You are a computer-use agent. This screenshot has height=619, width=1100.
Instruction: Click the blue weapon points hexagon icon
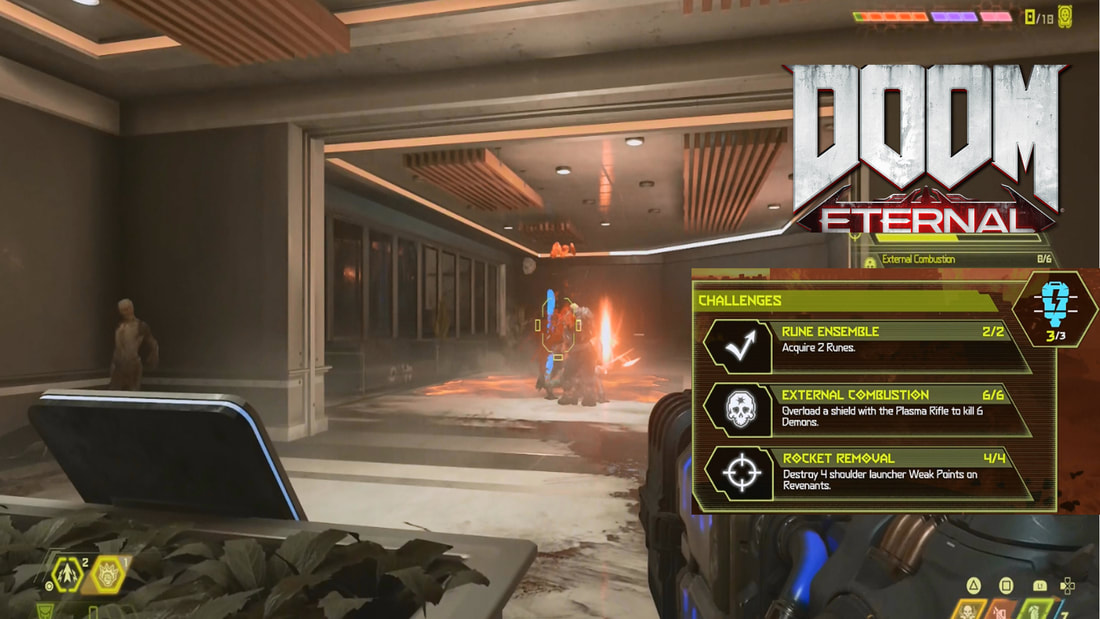point(1055,308)
